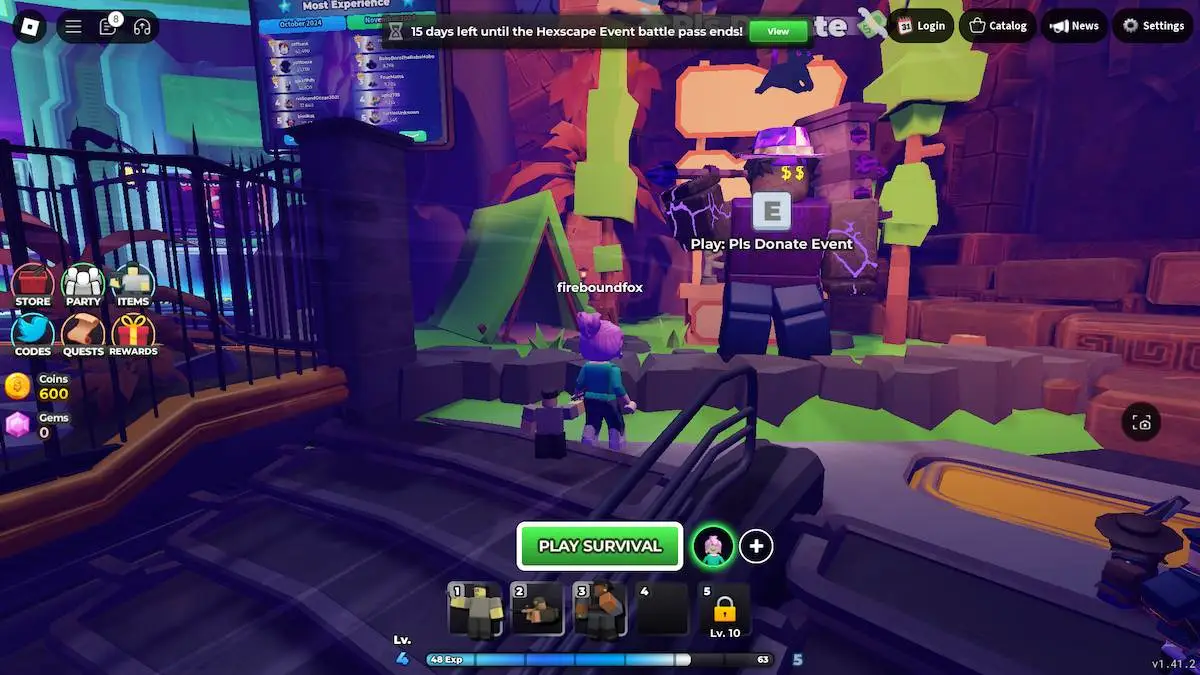Open the Party menu
The width and height of the screenshot is (1200, 675).
(83, 285)
